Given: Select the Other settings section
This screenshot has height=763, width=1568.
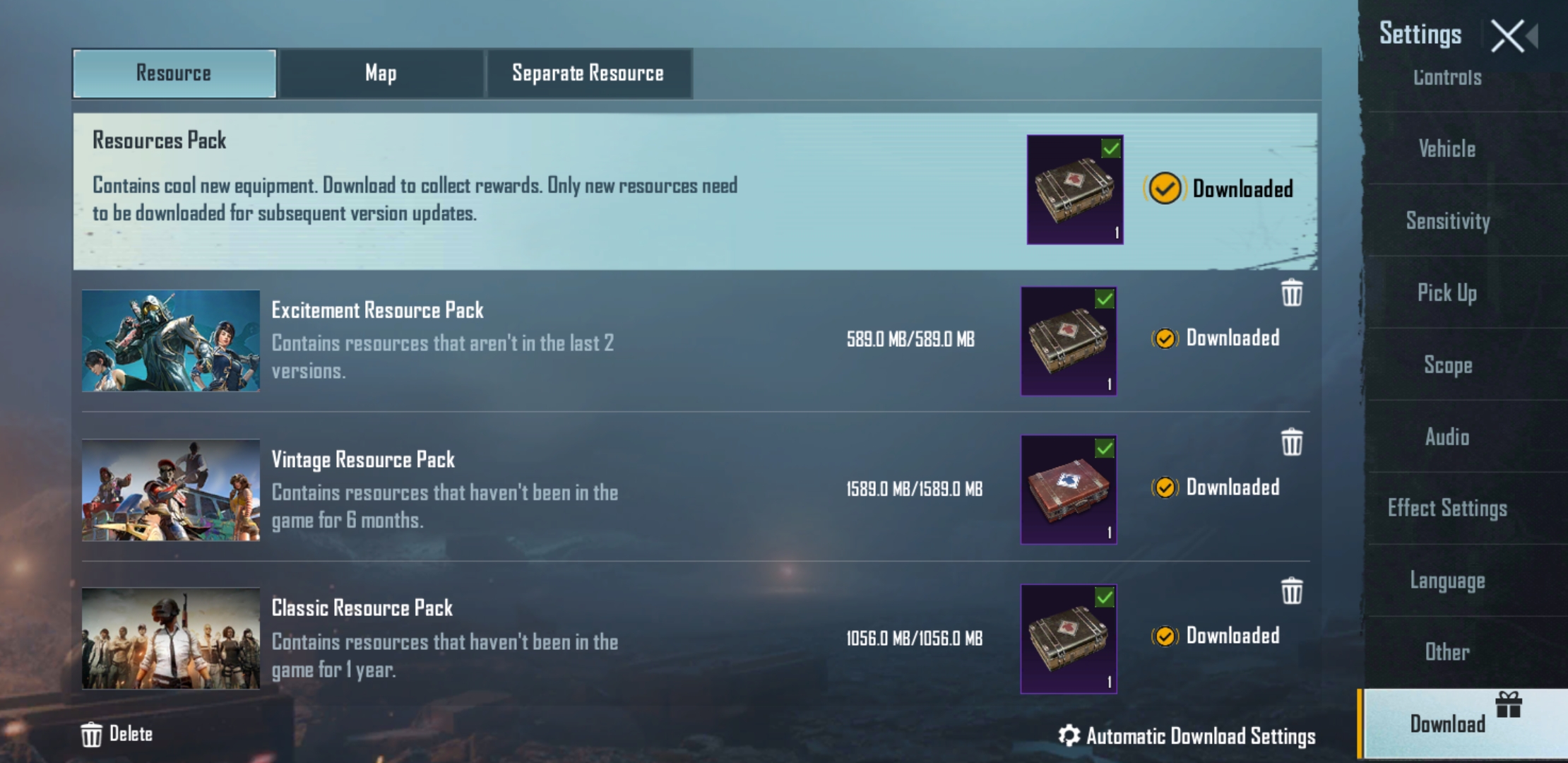Looking at the screenshot, I should click(x=1447, y=652).
